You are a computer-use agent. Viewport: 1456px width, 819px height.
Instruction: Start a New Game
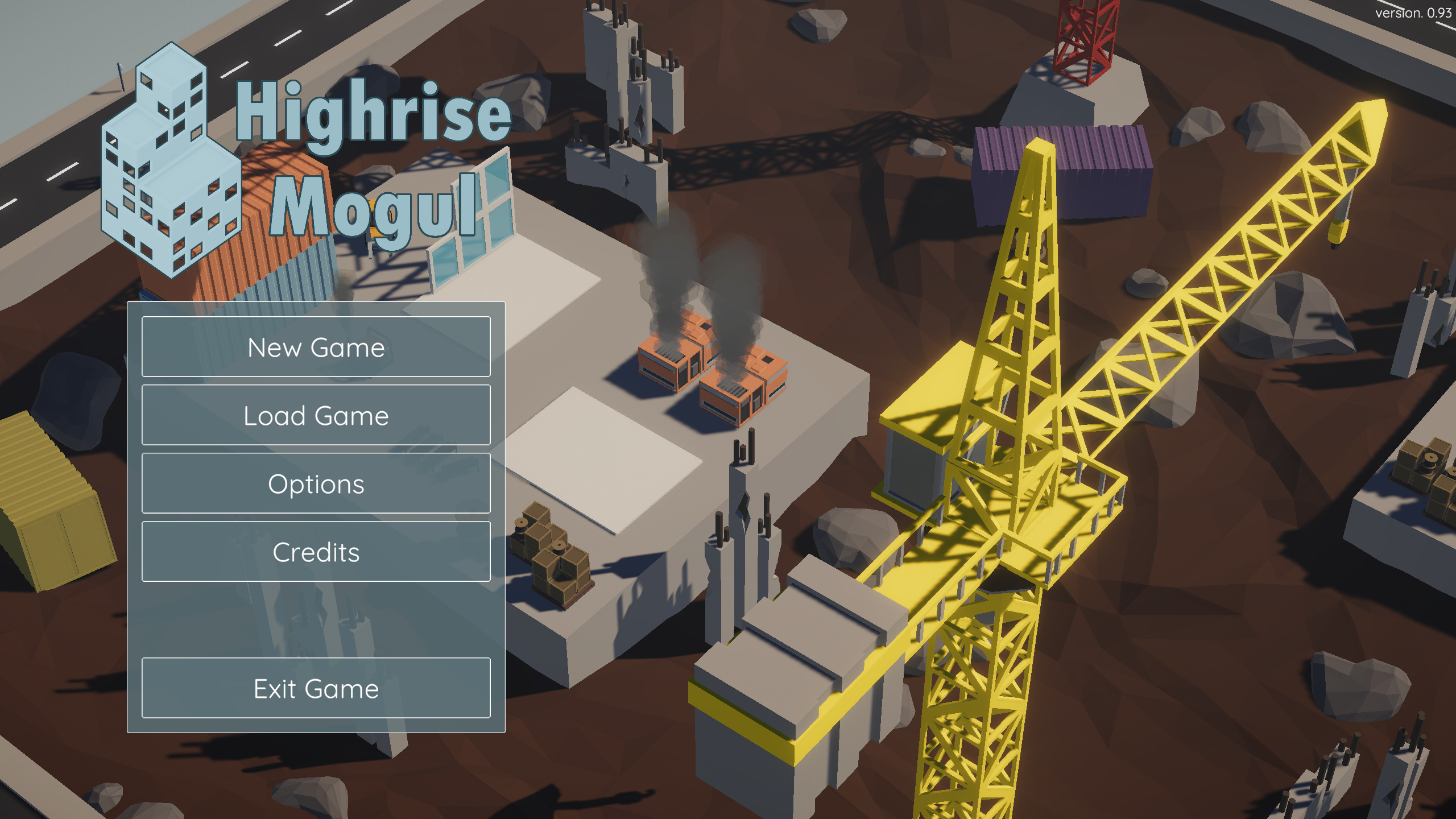pos(316,347)
